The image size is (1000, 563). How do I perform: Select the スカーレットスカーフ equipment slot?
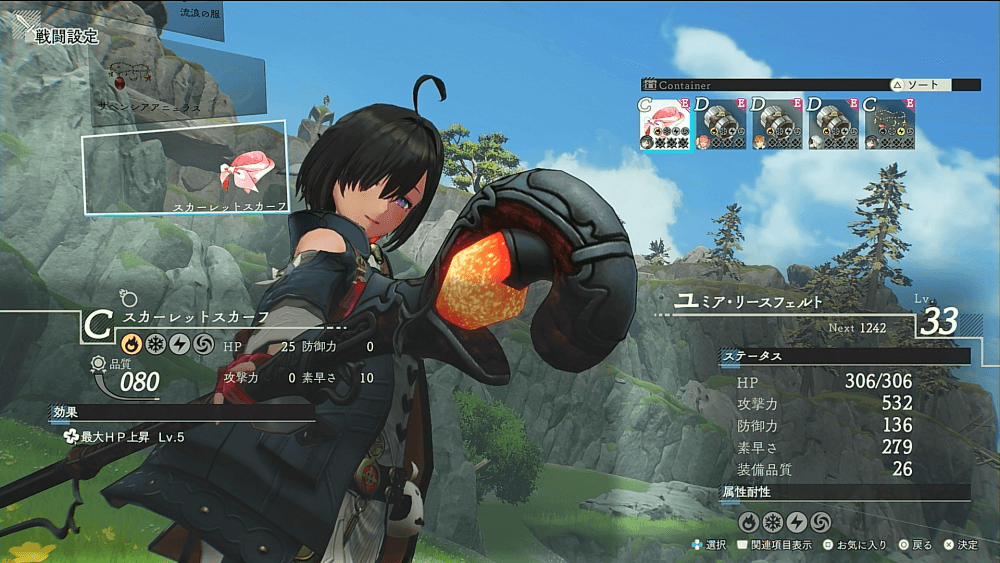[185, 168]
